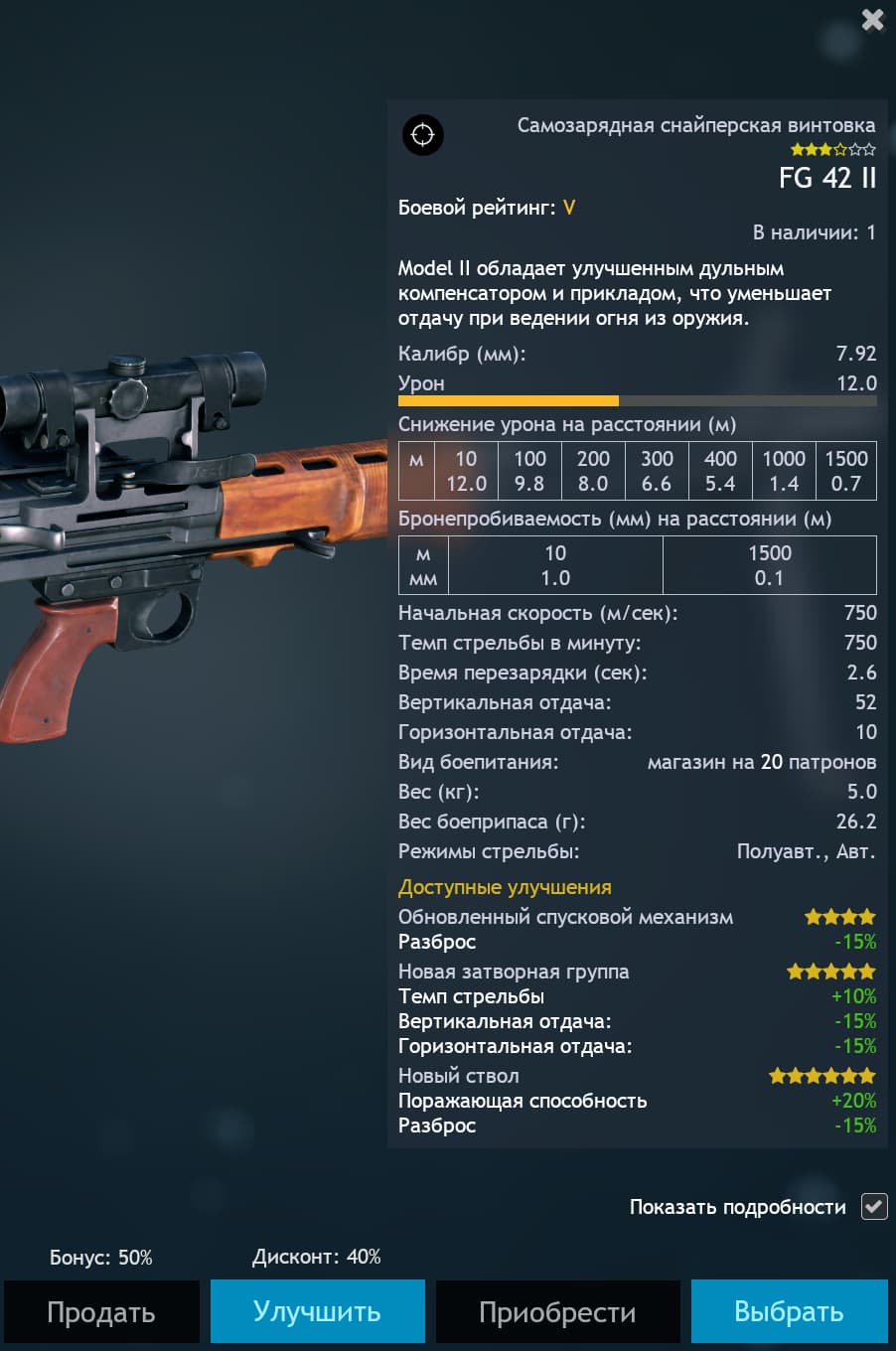Choose the weapon with Выбрать

tap(789, 1311)
